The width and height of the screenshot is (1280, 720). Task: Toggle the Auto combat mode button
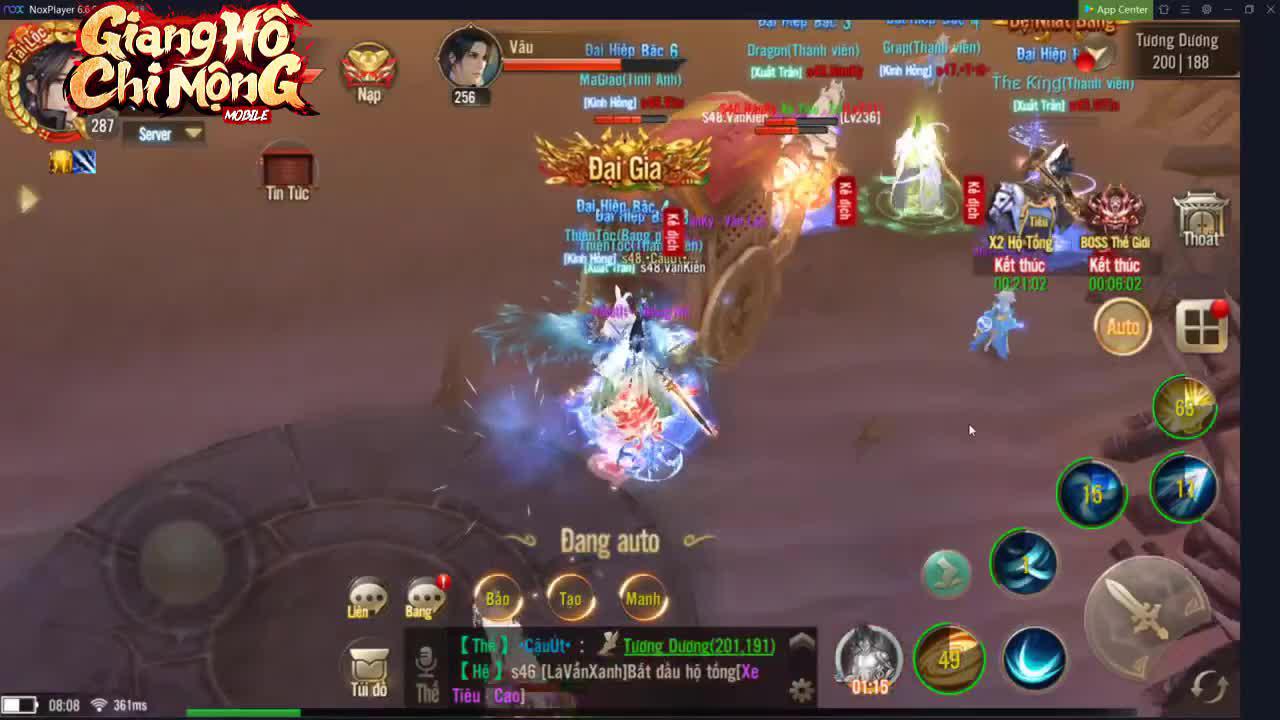(1122, 327)
